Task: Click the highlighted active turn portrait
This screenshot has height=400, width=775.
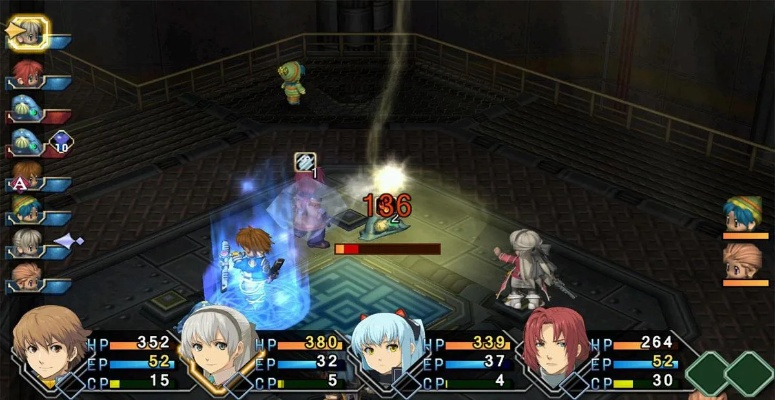Action: (x=27, y=33)
